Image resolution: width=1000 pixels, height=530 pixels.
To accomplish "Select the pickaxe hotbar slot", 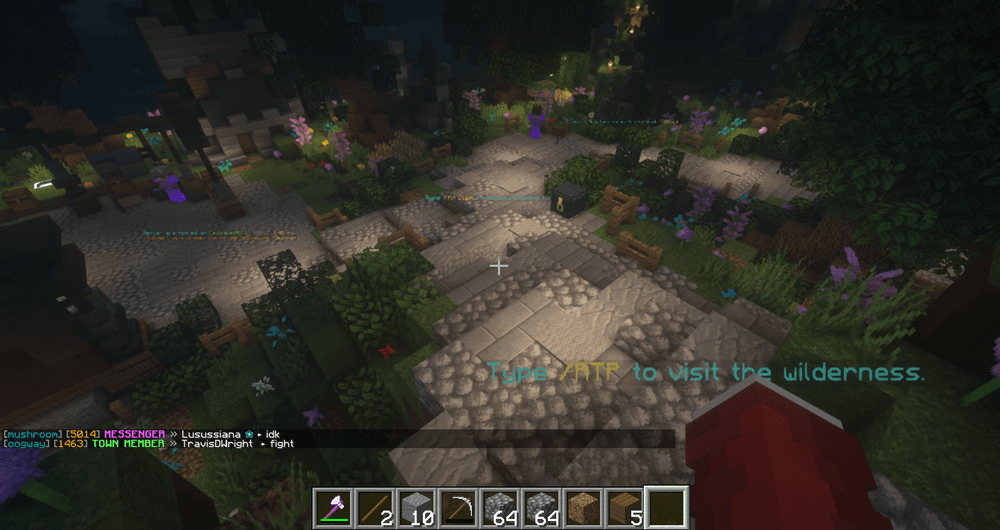I will coord(459,508).
